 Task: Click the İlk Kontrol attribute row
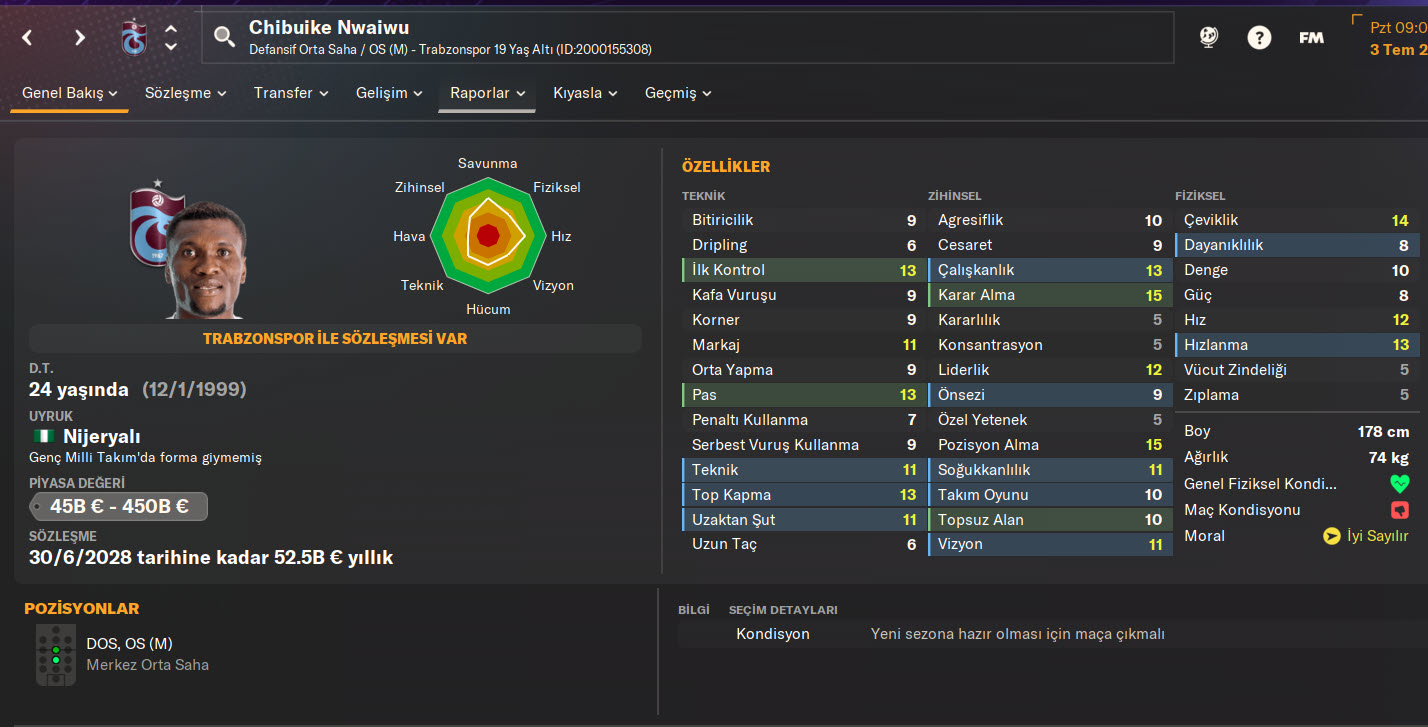[800, 270]
